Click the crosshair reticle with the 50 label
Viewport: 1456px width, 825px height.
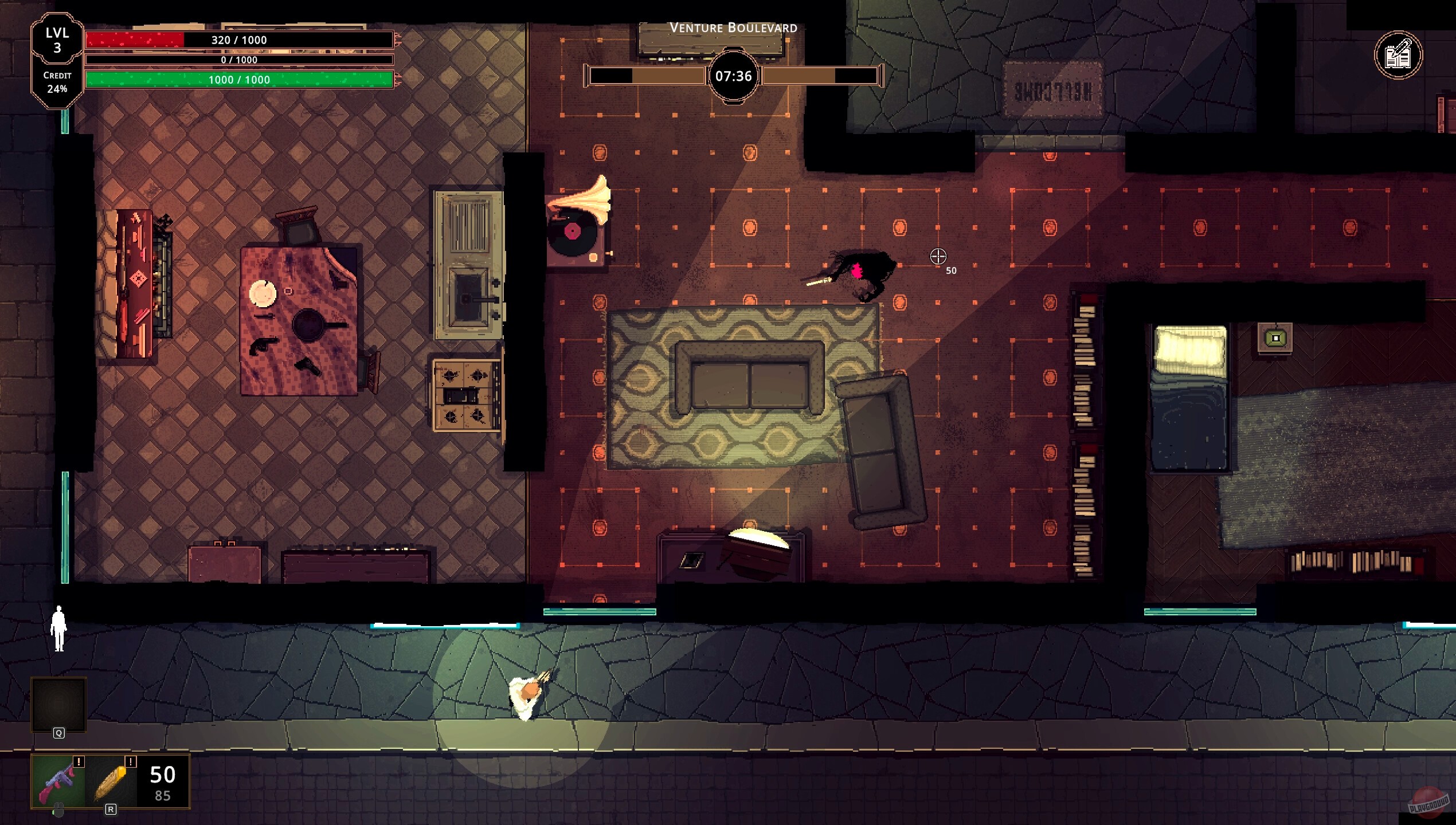(x=938, y=256)
